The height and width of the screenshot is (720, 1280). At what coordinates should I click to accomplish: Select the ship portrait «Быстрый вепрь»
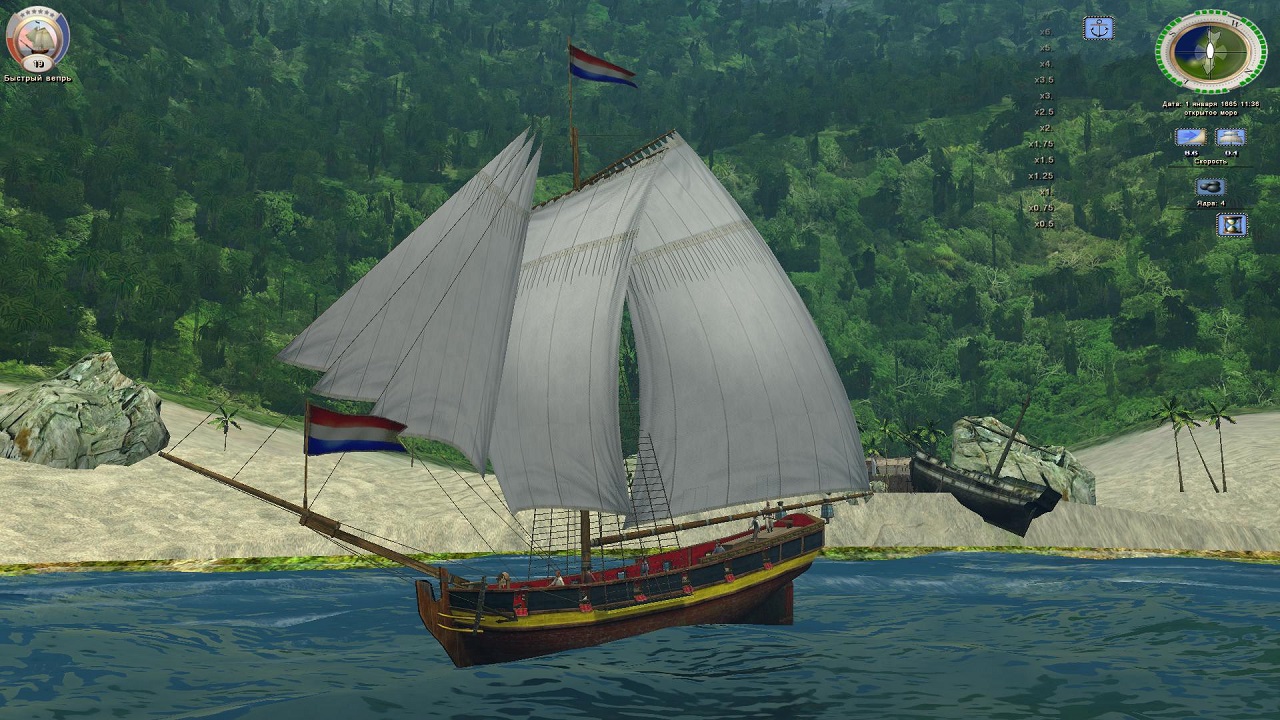37,38
